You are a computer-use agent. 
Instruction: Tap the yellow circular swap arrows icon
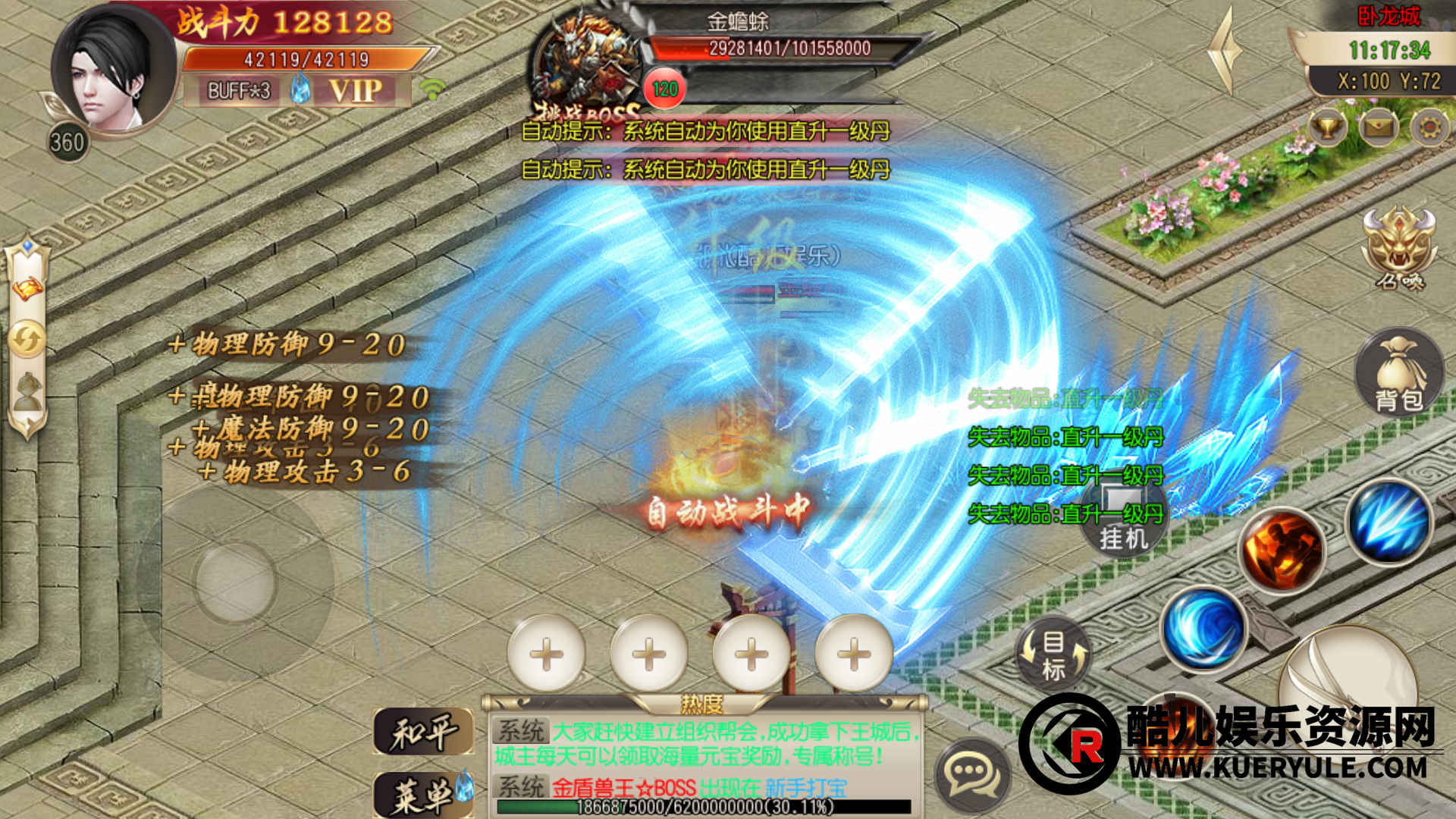pyautogui.click(x=27, y=339)
